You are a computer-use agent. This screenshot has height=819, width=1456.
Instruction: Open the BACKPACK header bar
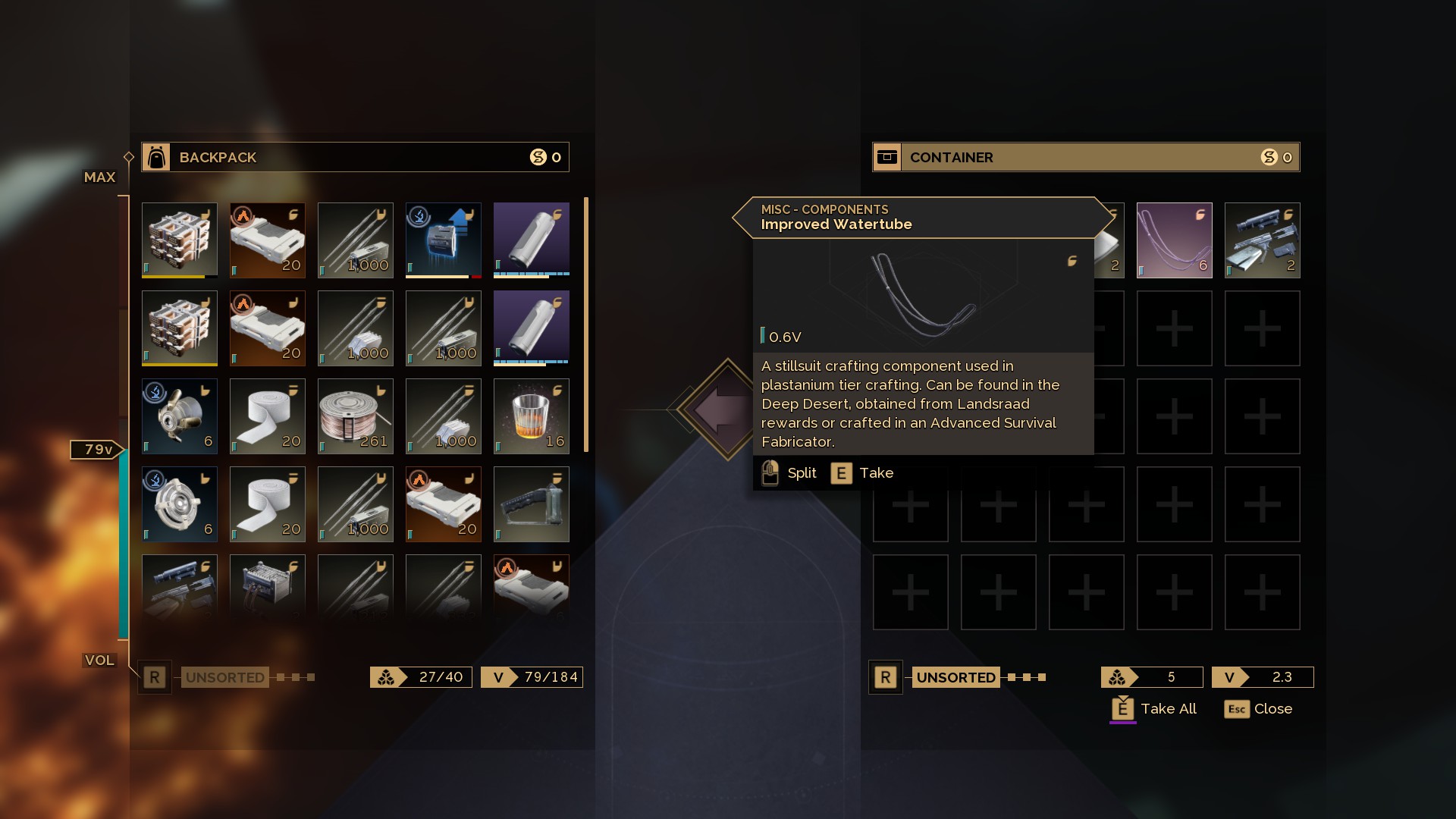pos(355,157)
